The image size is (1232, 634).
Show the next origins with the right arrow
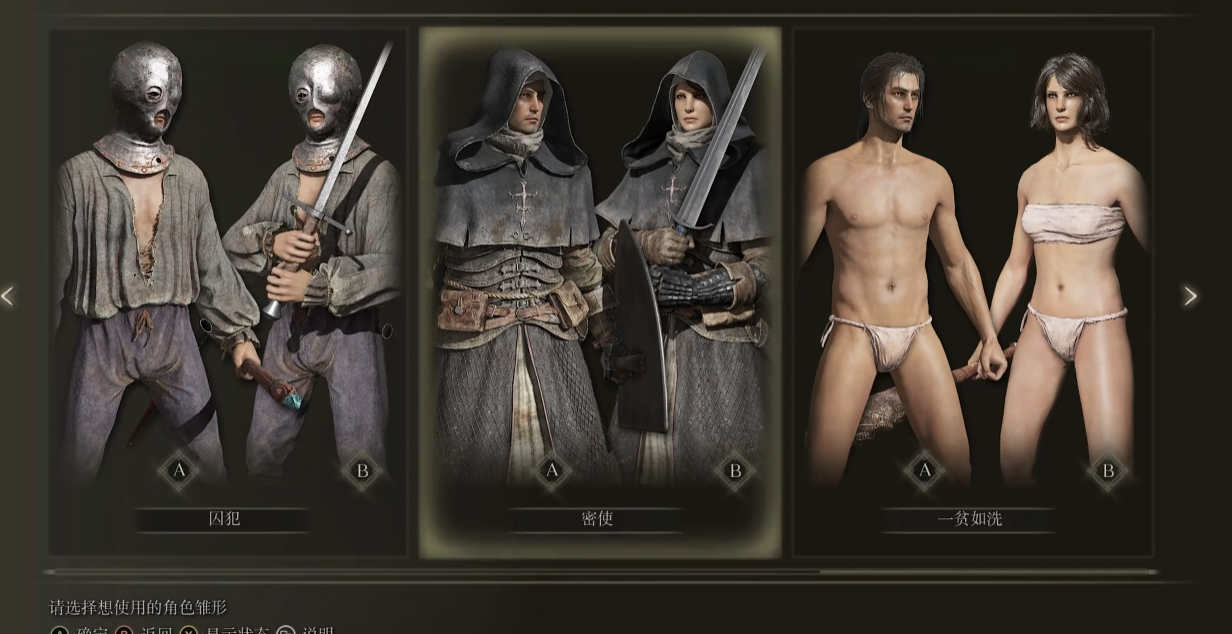[1189, 296]
